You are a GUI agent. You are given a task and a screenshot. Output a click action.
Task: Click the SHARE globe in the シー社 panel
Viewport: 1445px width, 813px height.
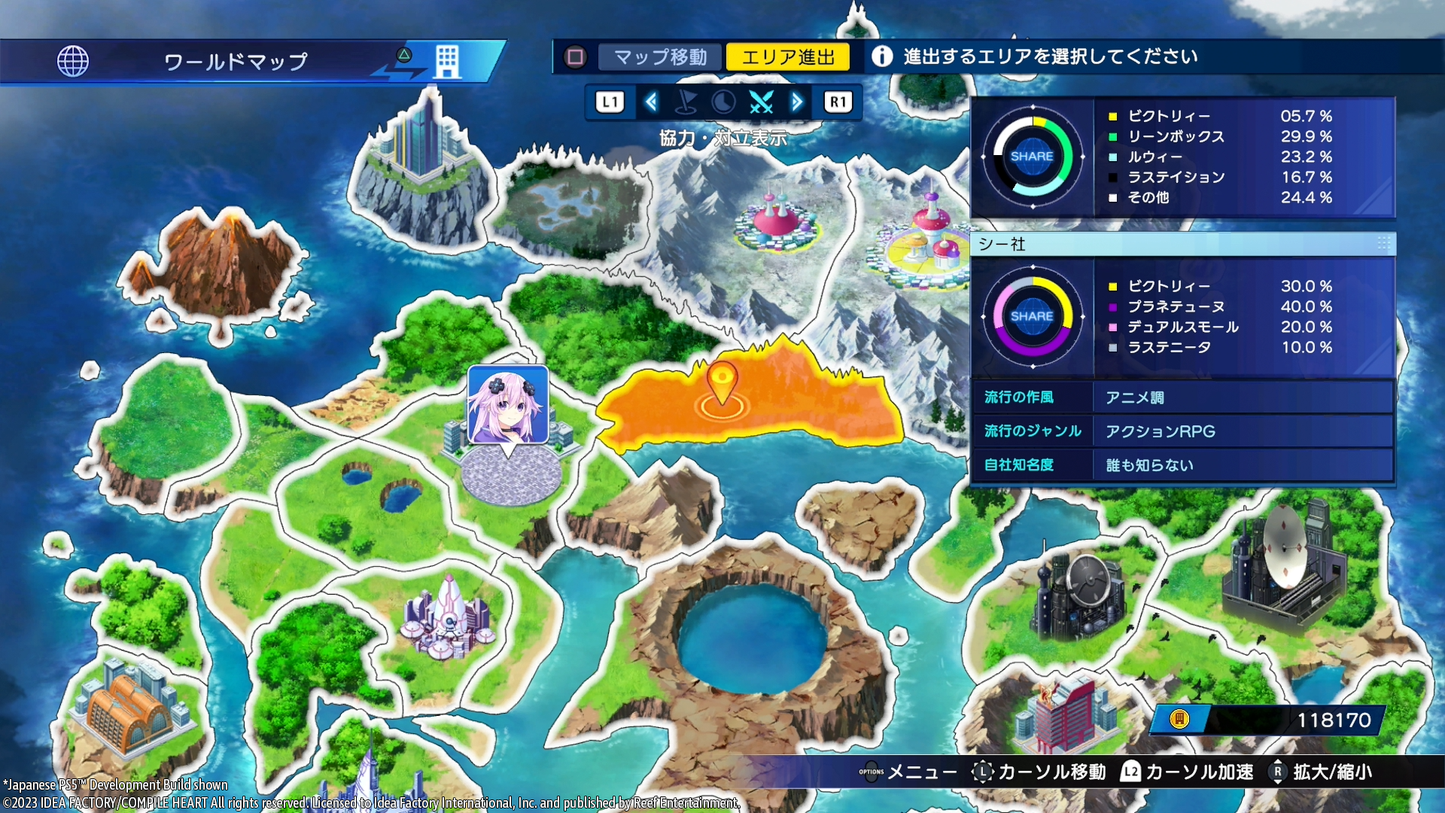click(x=1032, y=314)
